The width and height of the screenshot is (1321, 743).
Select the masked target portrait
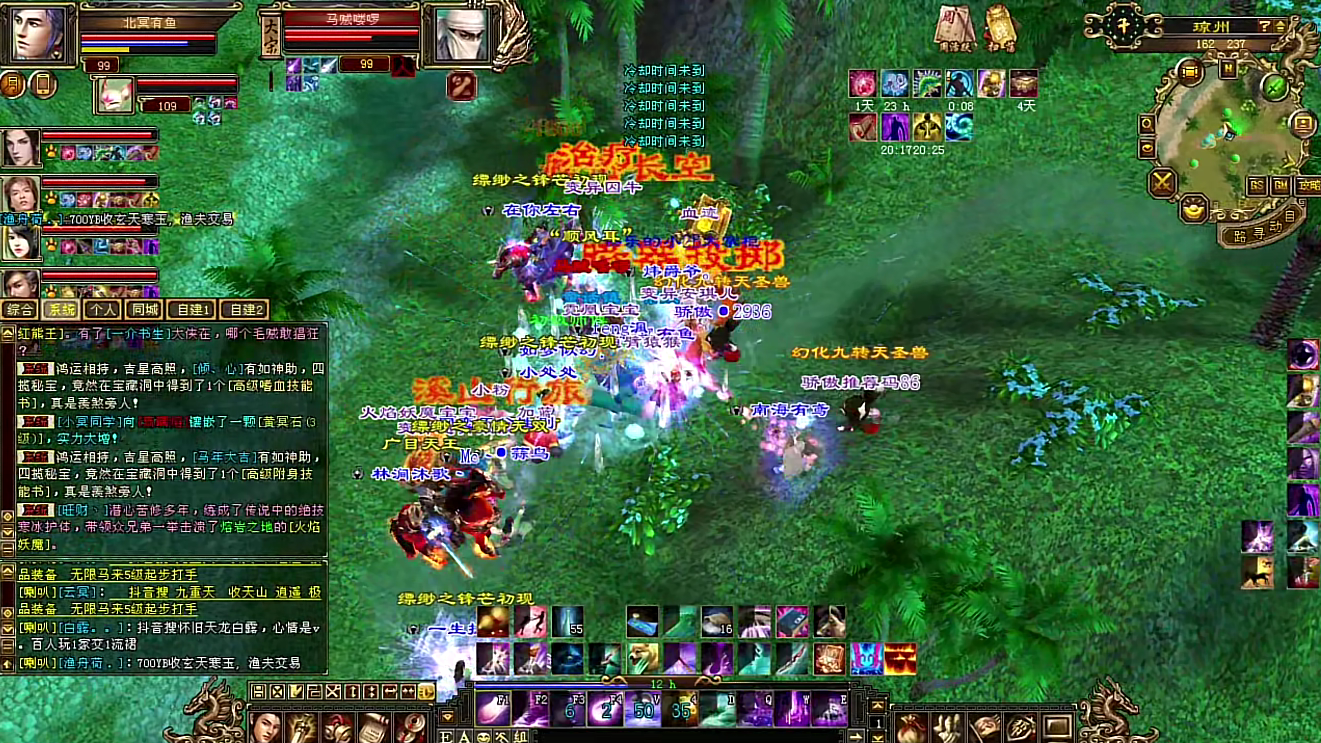pos(461,34)
